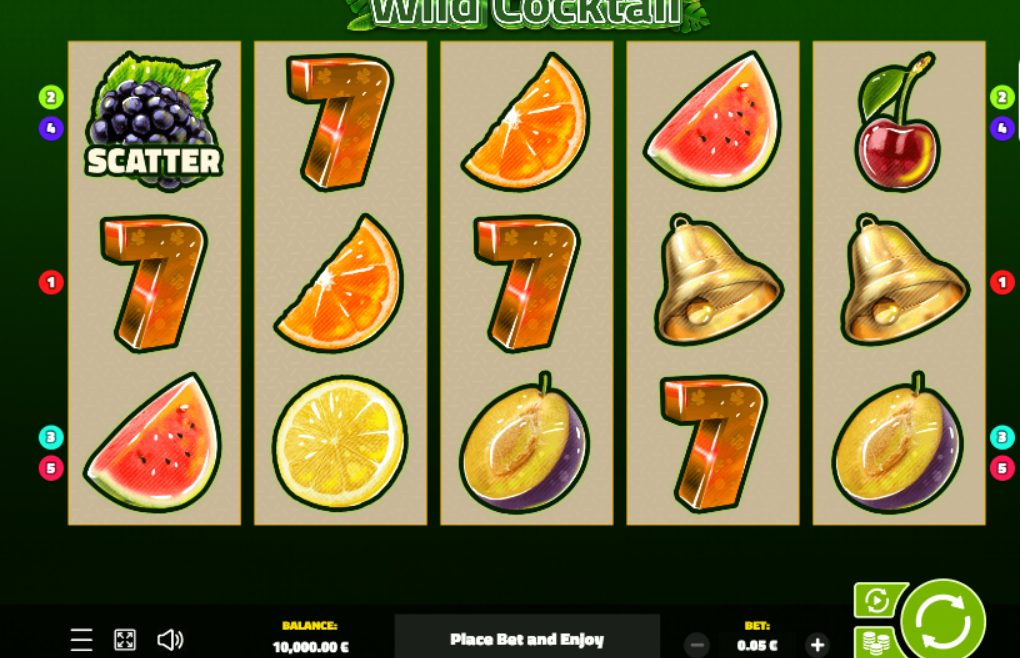Open the coin stack bet options
The height and width of the screenshot is (658, 1020).
(875, 642)
